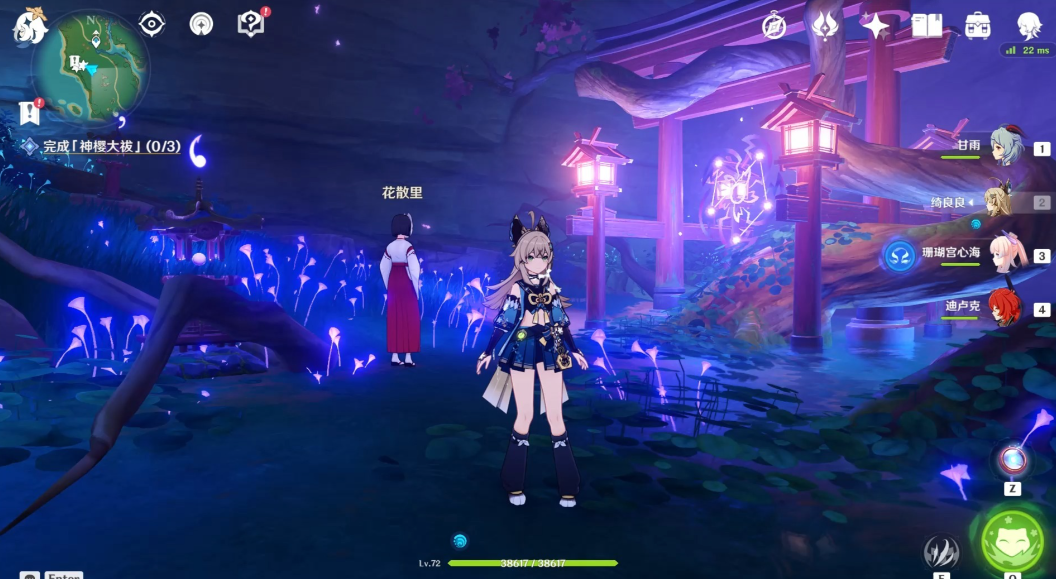Select party member 绮良良
The image size is (1056, 579).
click(1000, 202)
